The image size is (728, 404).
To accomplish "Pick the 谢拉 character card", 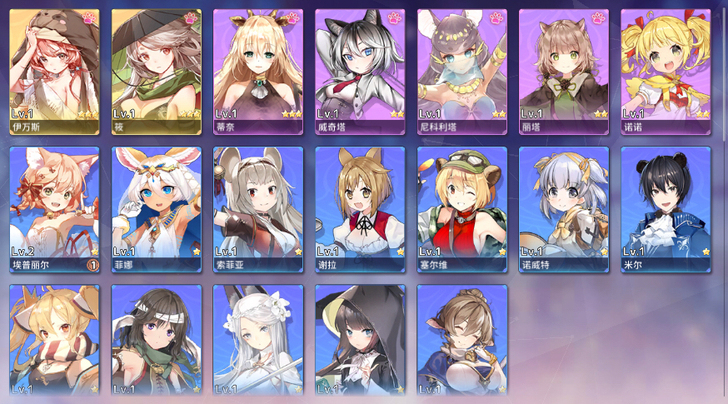I will pyautogui.click(x=360, y=208).
